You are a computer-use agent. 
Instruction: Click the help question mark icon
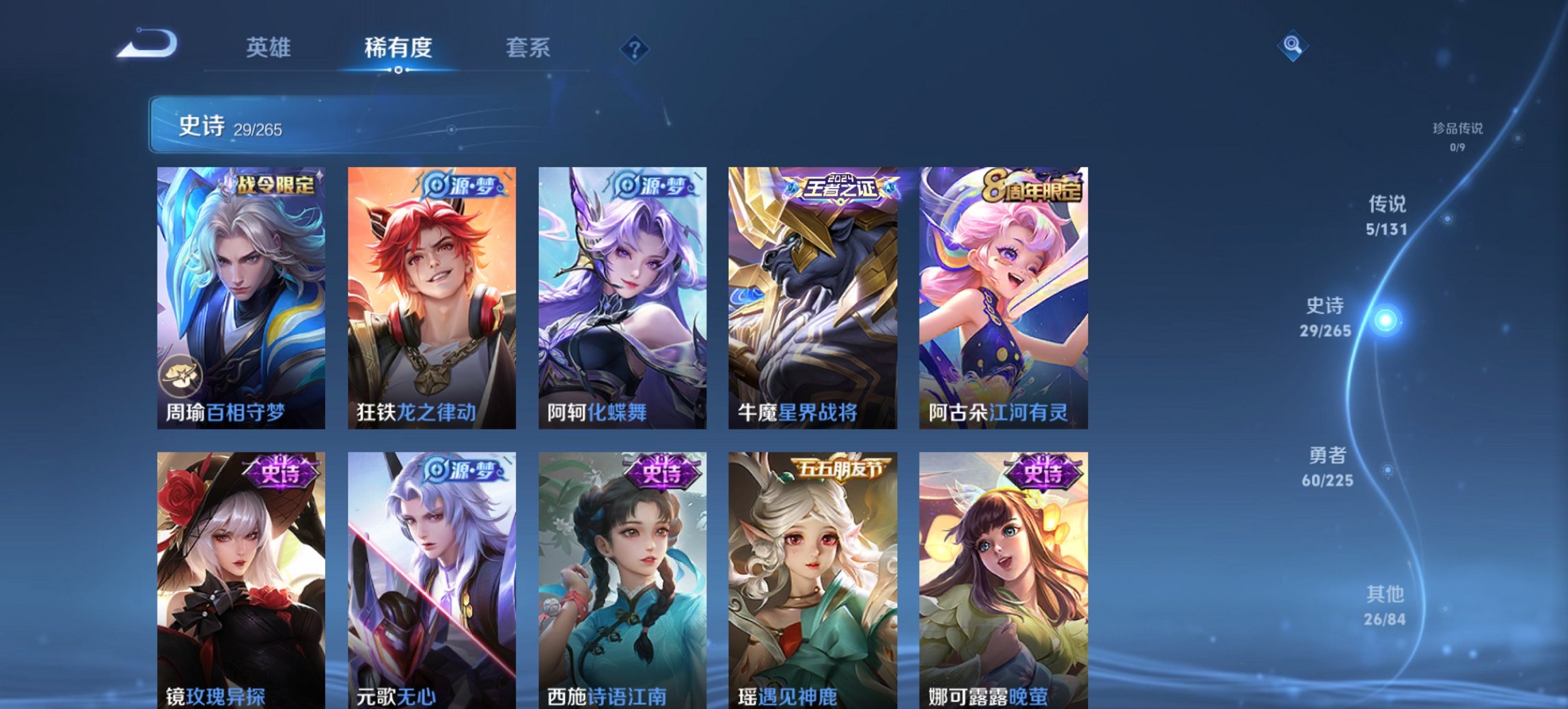pyautogui.click(x=636, y=48)
